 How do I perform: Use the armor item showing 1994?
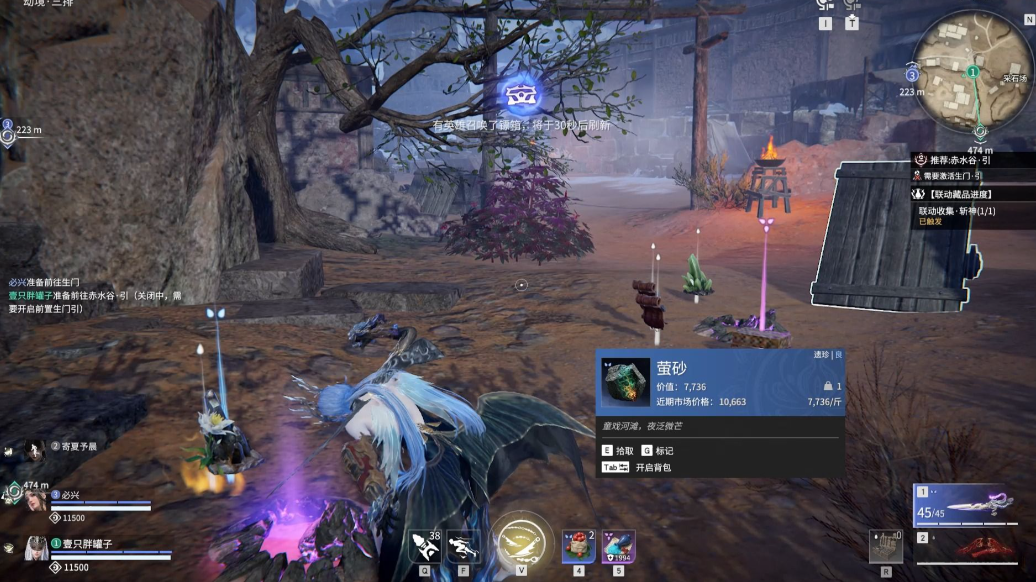618,546
